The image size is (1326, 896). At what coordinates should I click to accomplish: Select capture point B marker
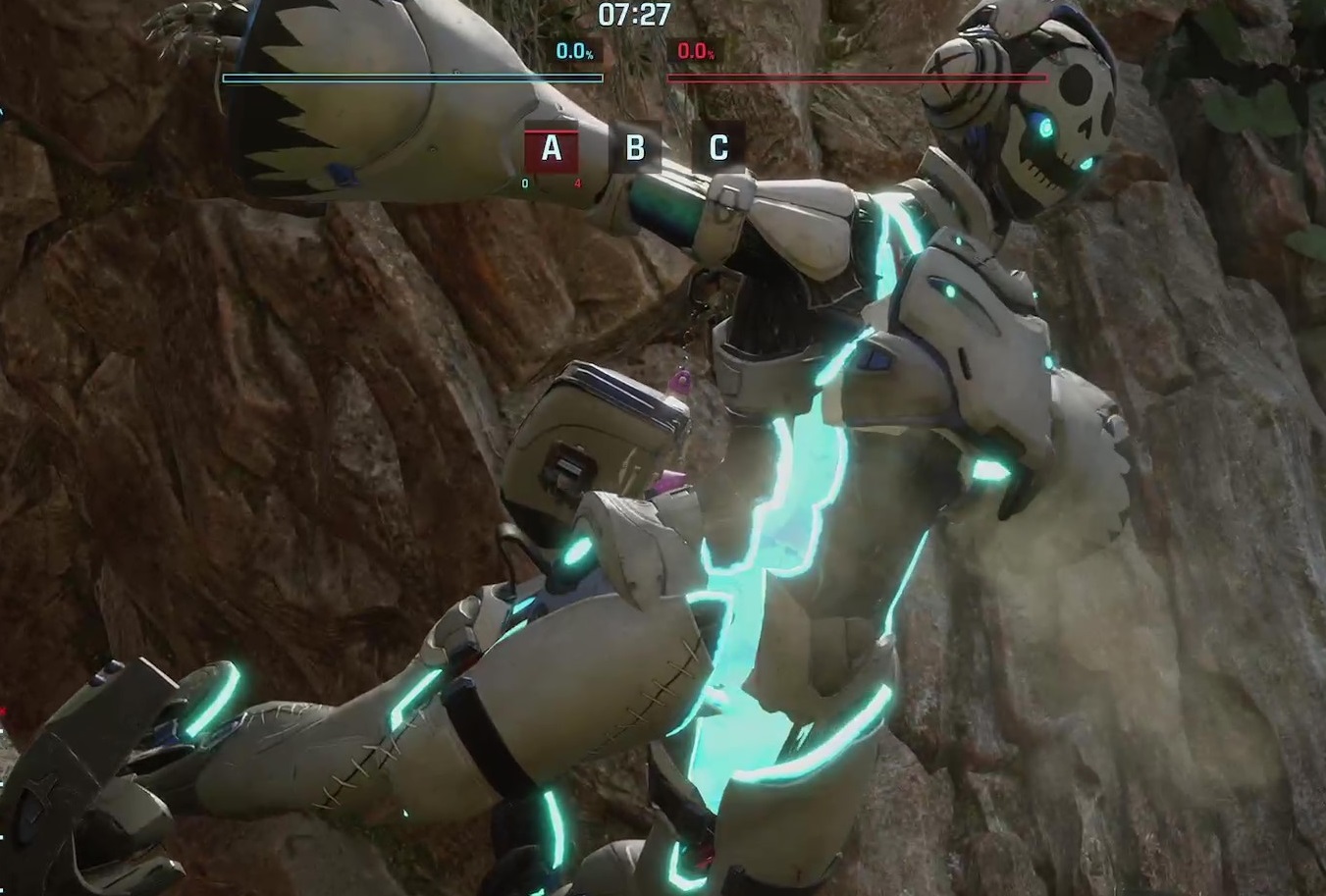click(x=635, y=148)
